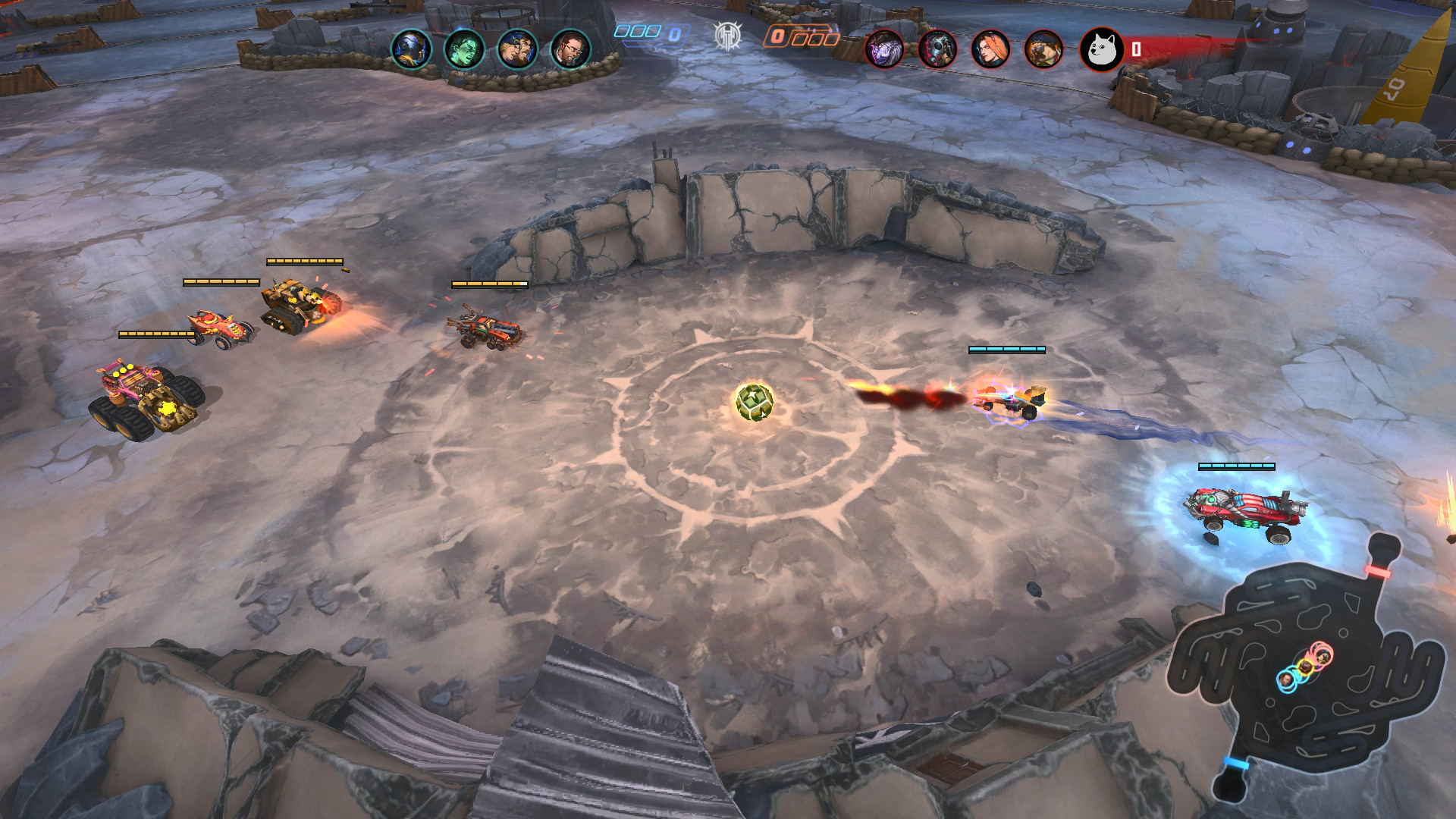Image resolution: width=1456 pixels, height=819 pixels.
Task: Click the blue spawn marker on the minimap
Action: click(1236, 761)
